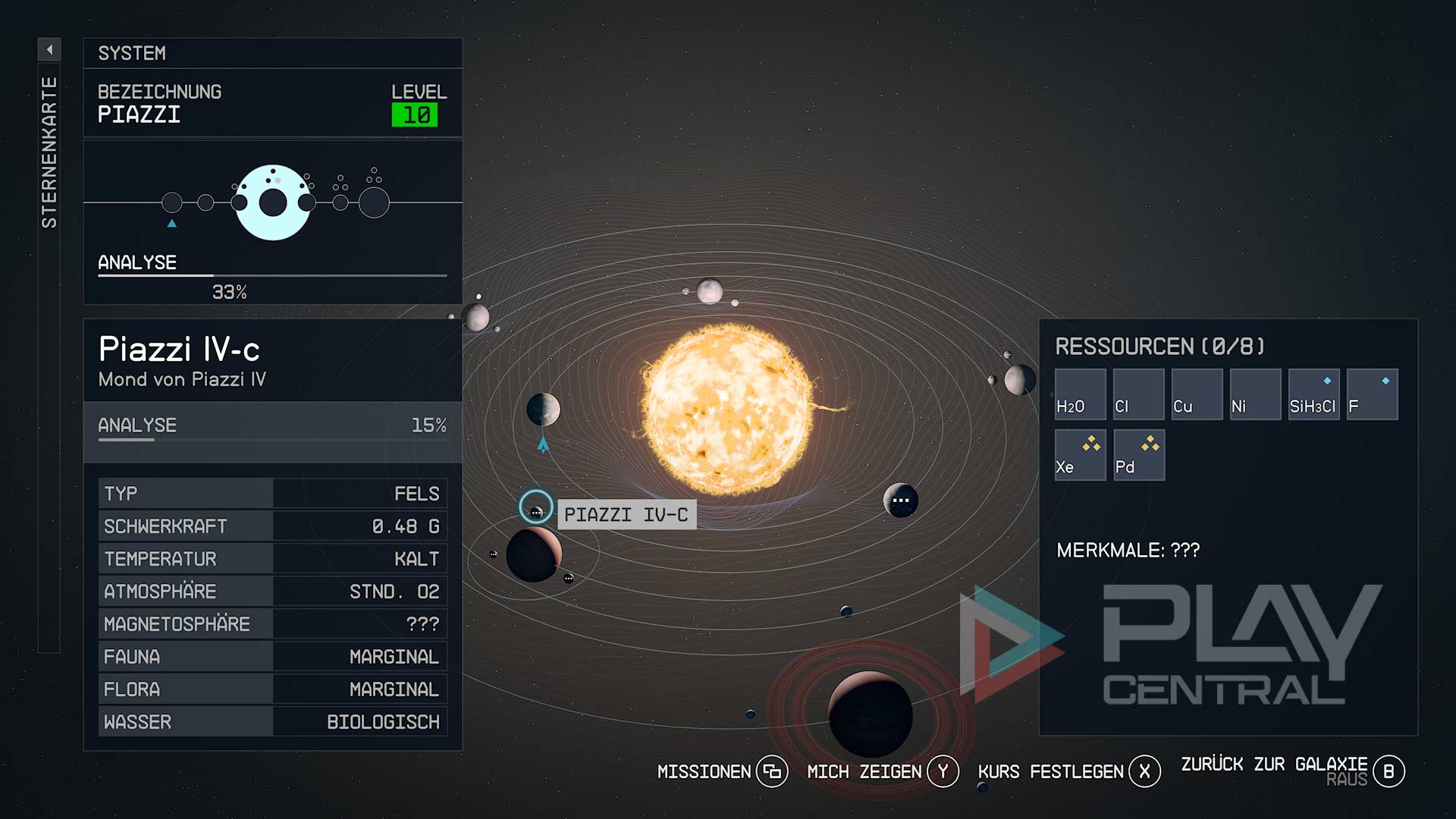Pick the Ni resource tile

(x=1255, y=394)
